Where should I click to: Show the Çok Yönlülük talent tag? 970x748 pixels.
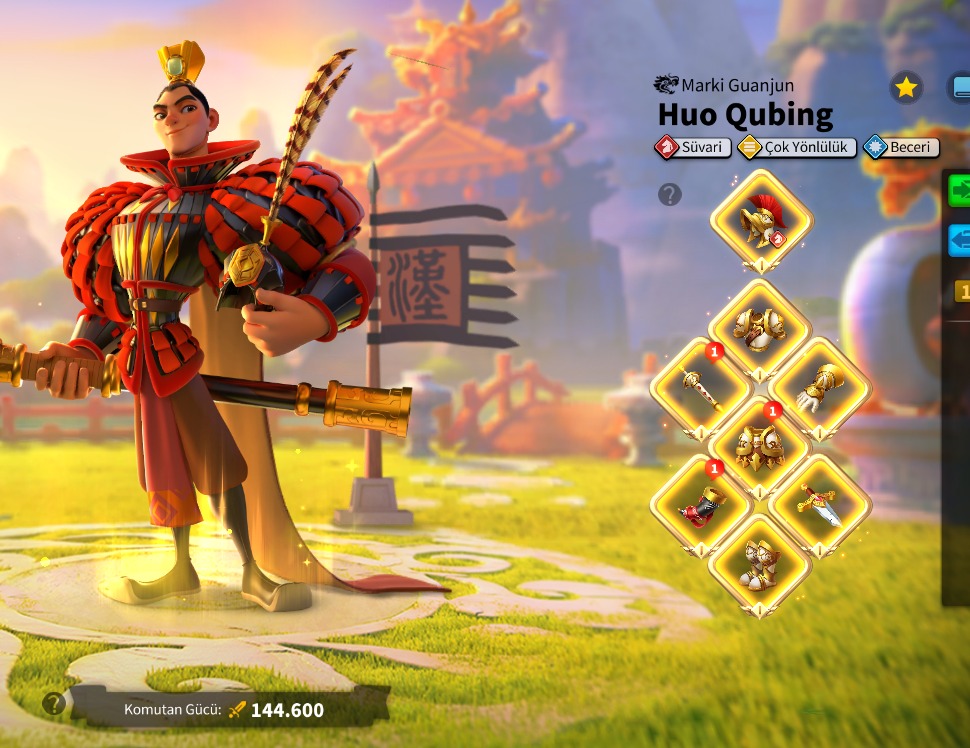797,148
